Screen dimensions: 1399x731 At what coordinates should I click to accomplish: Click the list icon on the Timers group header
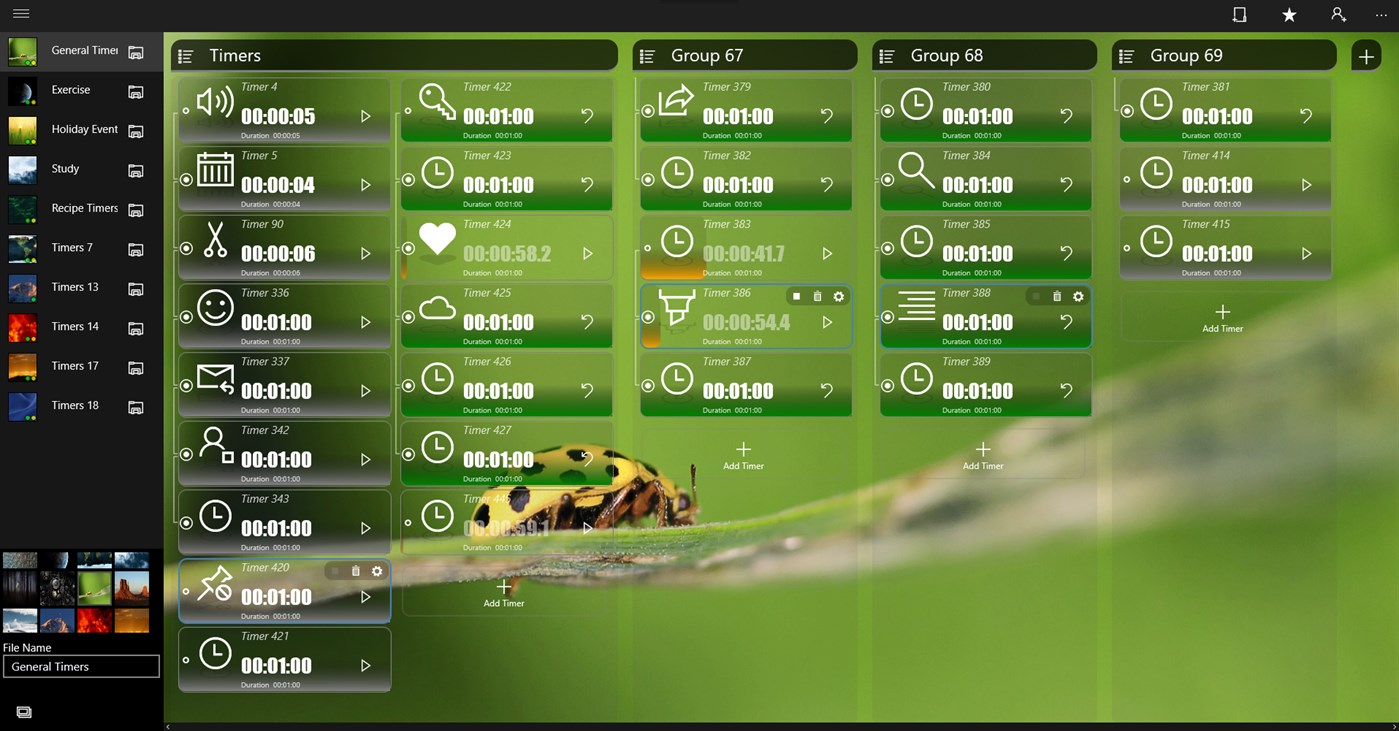(x=186, y=55)
